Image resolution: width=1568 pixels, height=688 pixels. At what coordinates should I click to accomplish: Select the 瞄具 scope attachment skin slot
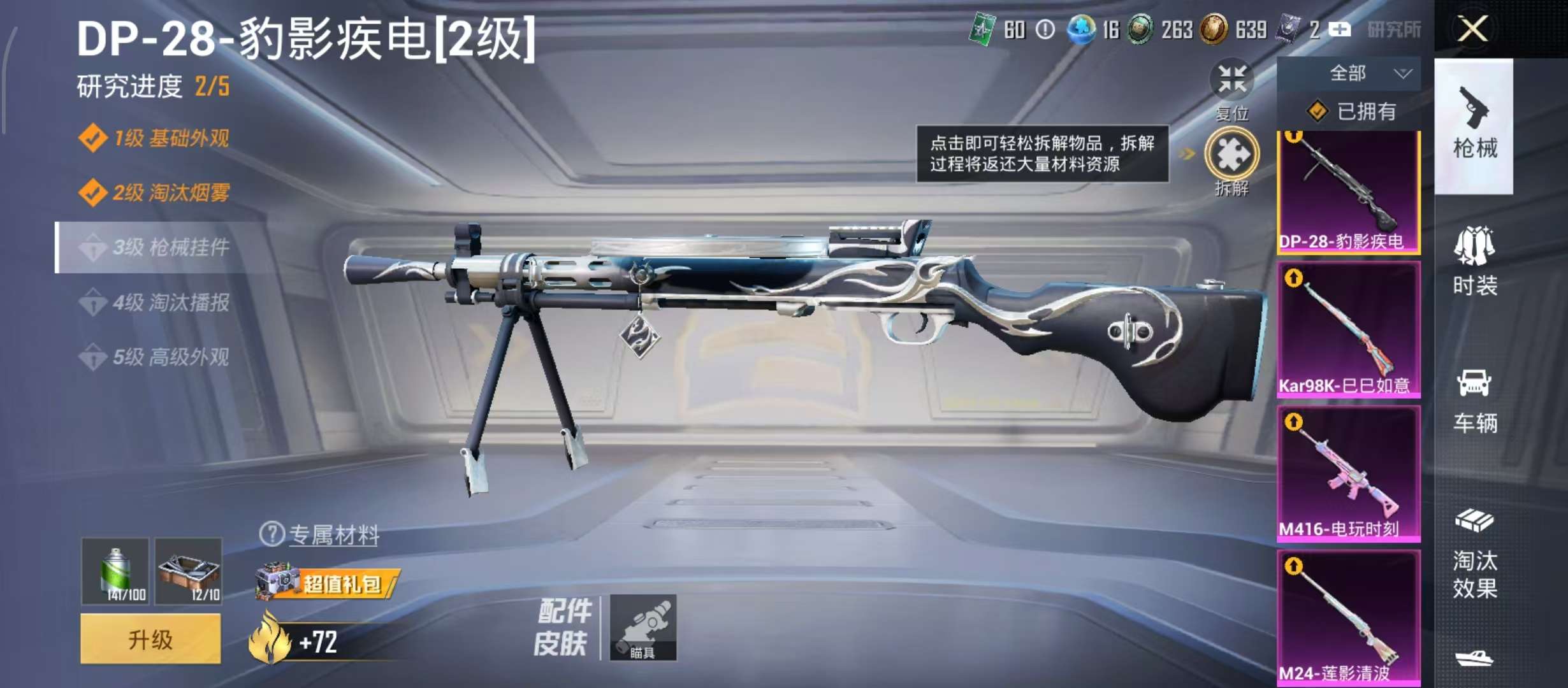click(x=642, y=627)
